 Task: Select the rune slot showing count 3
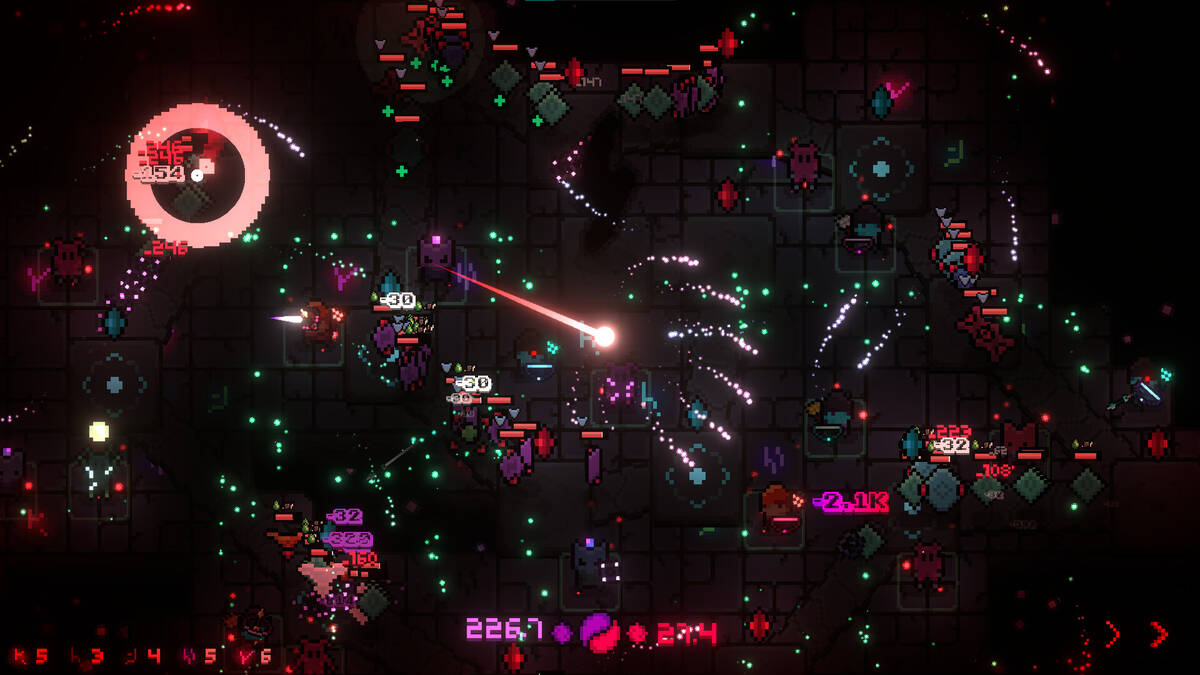pos(85,656)
